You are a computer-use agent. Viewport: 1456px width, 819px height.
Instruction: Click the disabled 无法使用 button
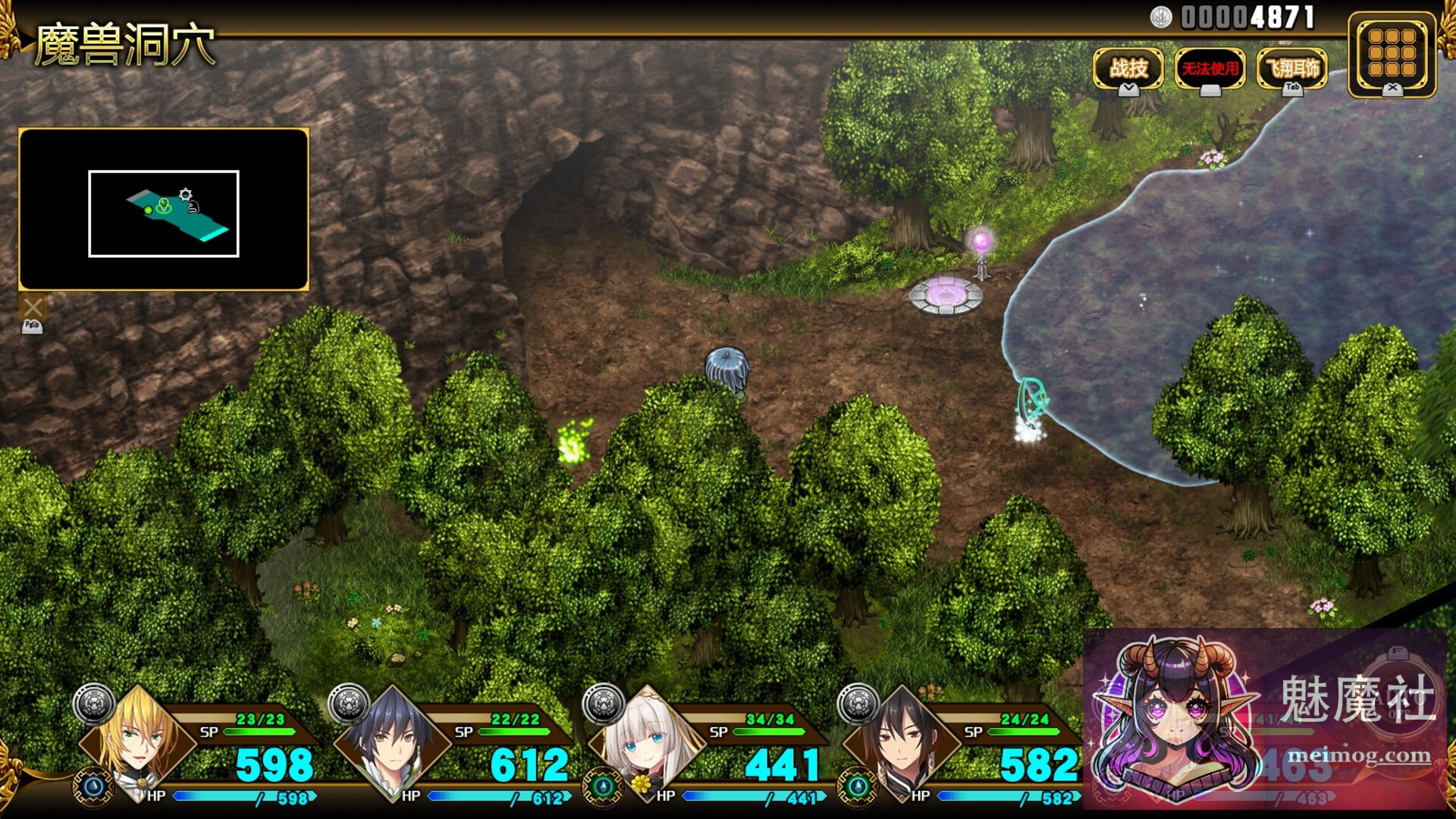[1210, 69]
